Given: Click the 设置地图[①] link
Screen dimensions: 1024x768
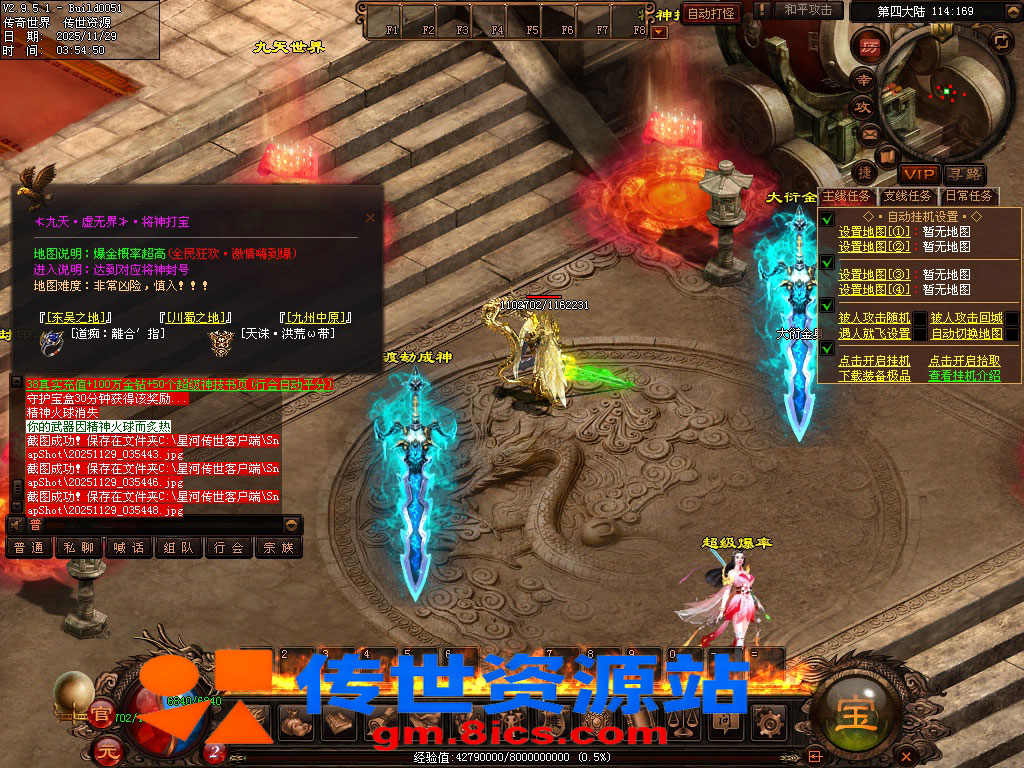Looking at the screenshot, I should 874,232.
